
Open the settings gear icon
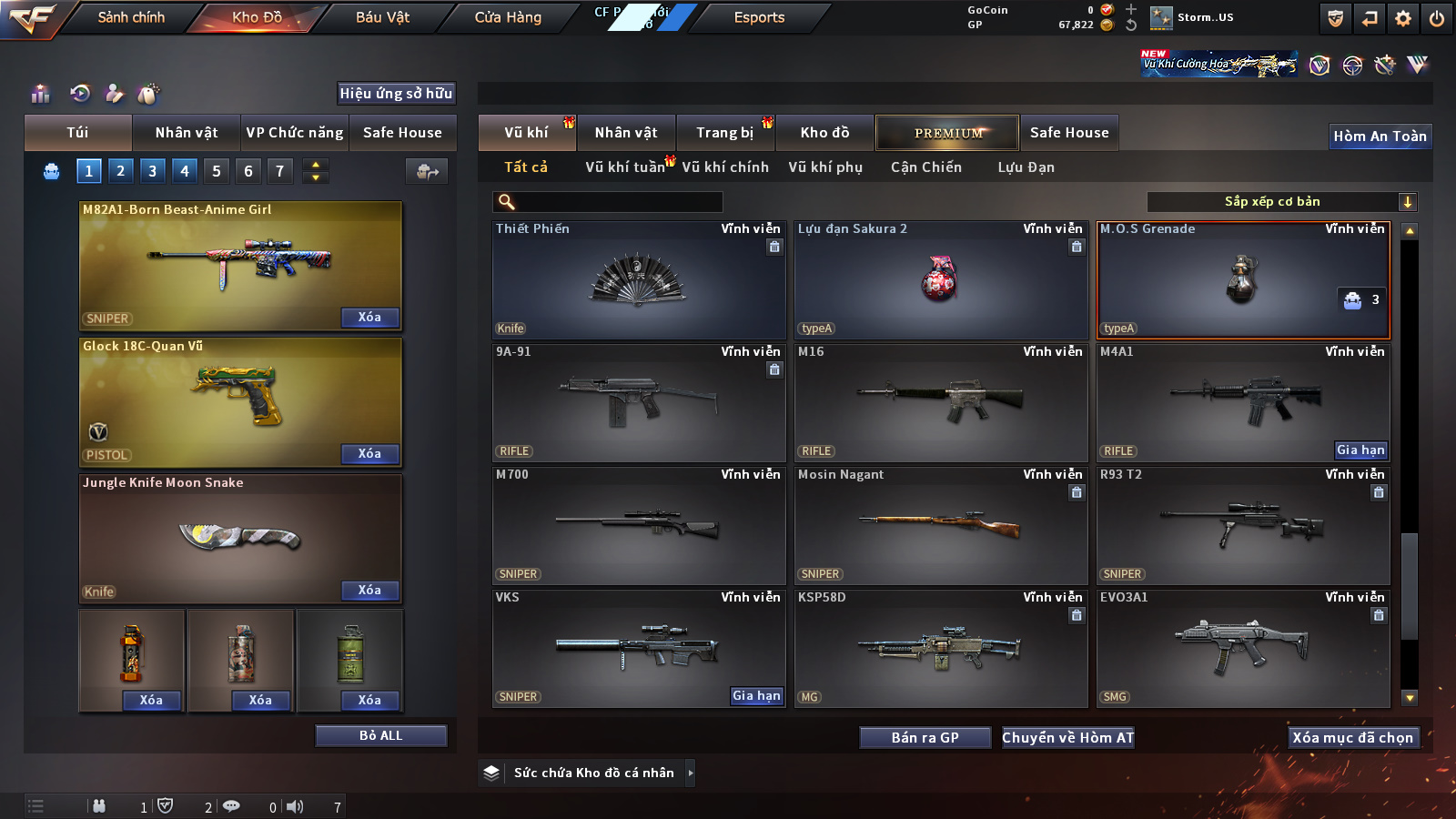pos(1403,18)
